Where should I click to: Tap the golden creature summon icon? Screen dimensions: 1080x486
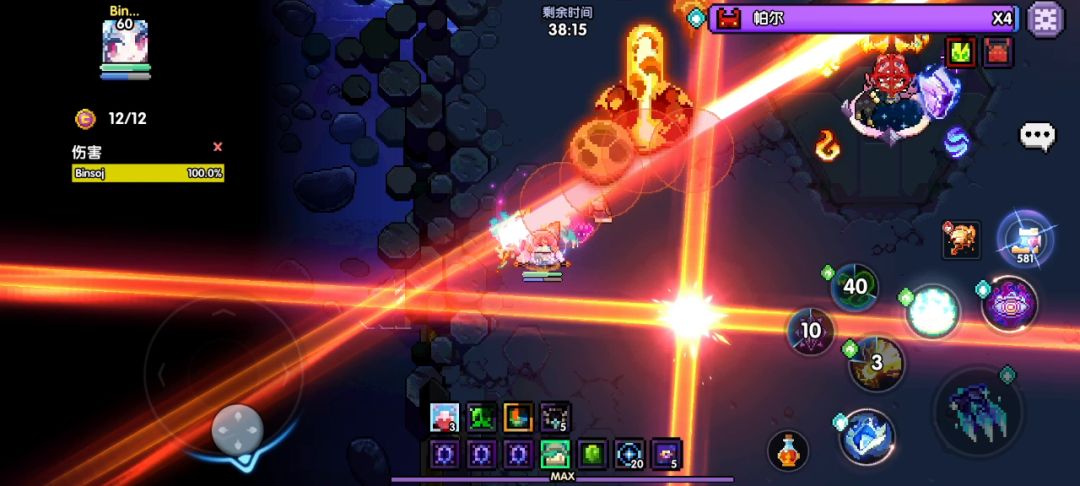tap(961, 239)
